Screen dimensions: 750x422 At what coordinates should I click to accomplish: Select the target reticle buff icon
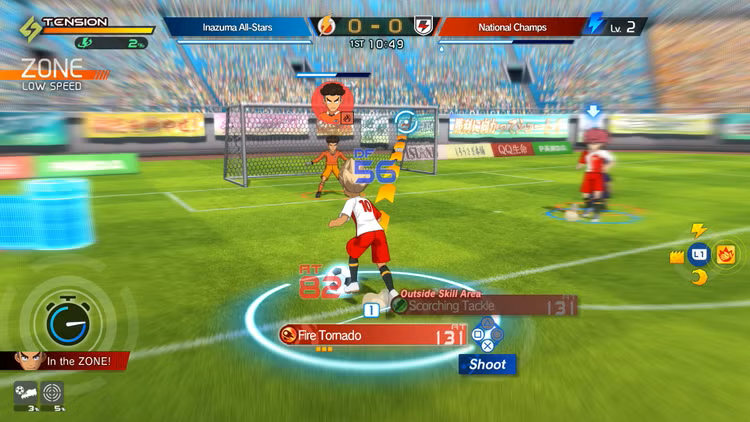click(53, 393)
